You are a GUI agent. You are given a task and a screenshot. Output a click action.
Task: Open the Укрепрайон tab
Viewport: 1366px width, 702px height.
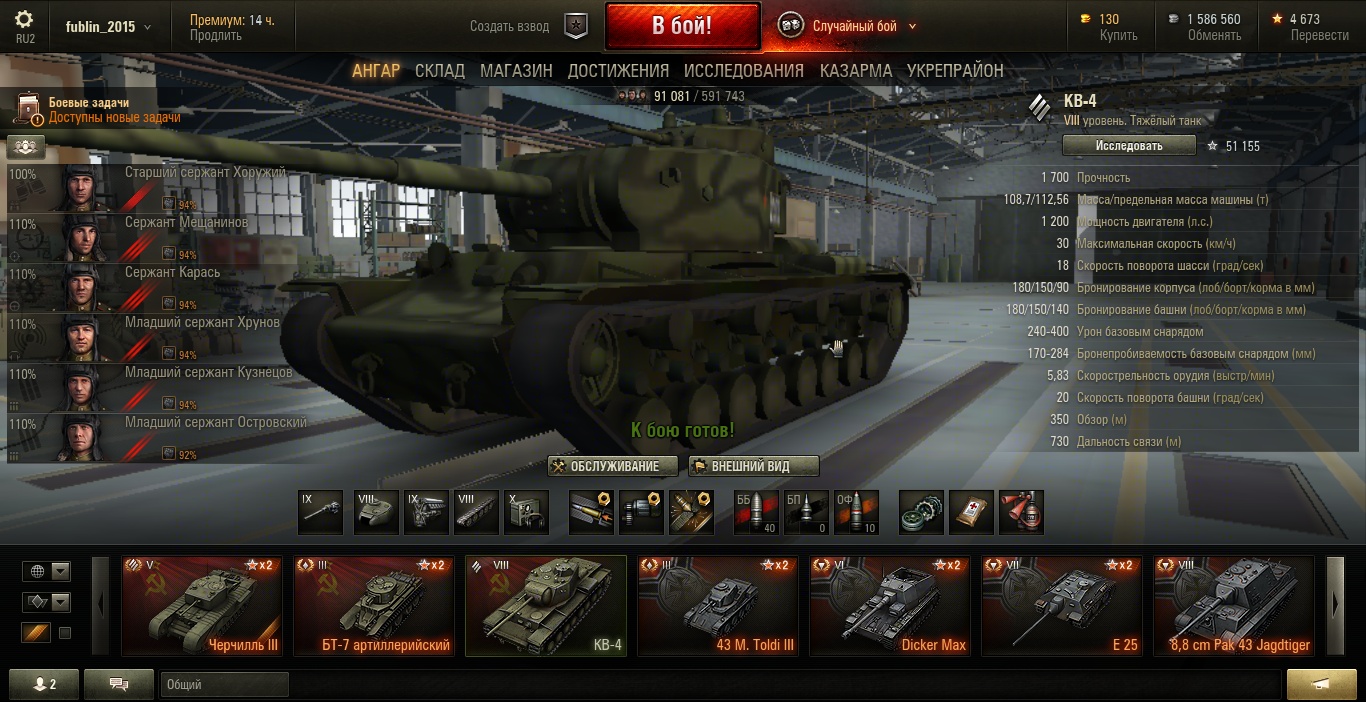(x=955, y=71)
